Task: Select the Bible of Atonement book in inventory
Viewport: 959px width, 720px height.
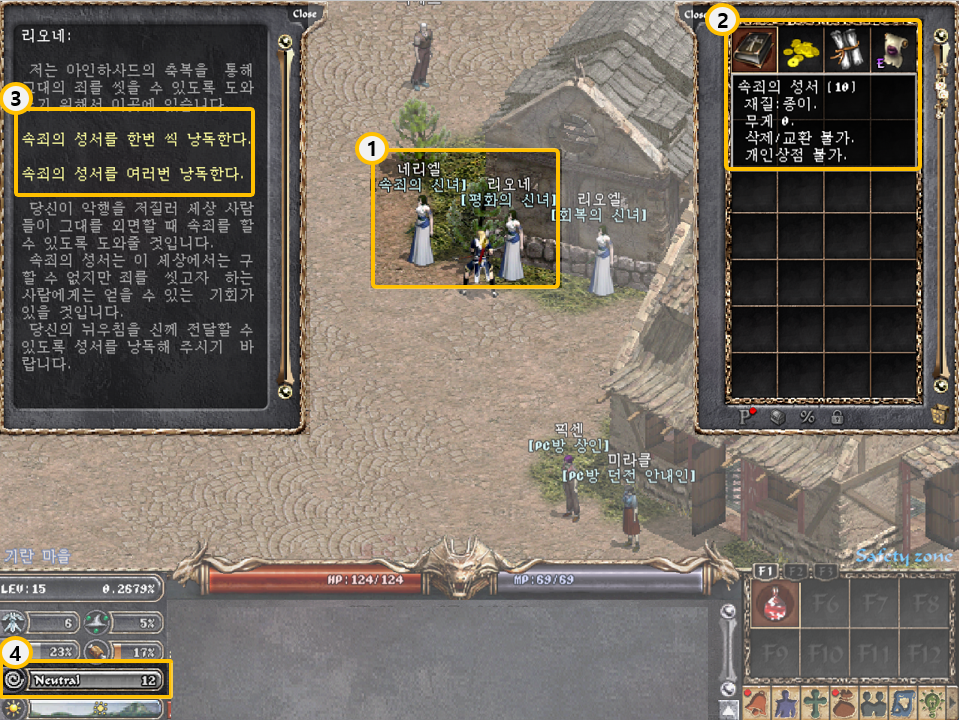Action: click(754, 48)
